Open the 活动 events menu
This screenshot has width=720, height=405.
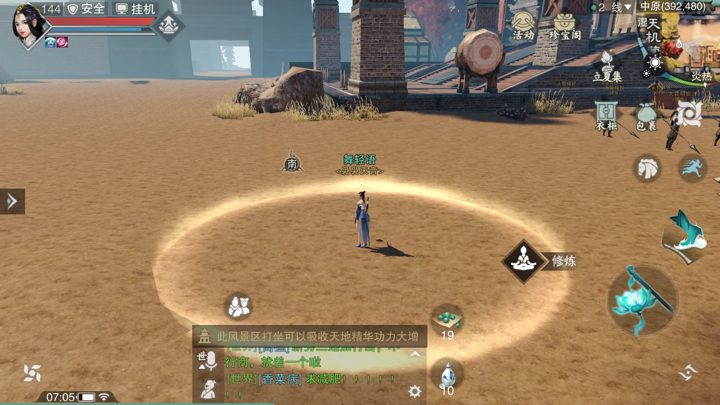coord(523,26)
